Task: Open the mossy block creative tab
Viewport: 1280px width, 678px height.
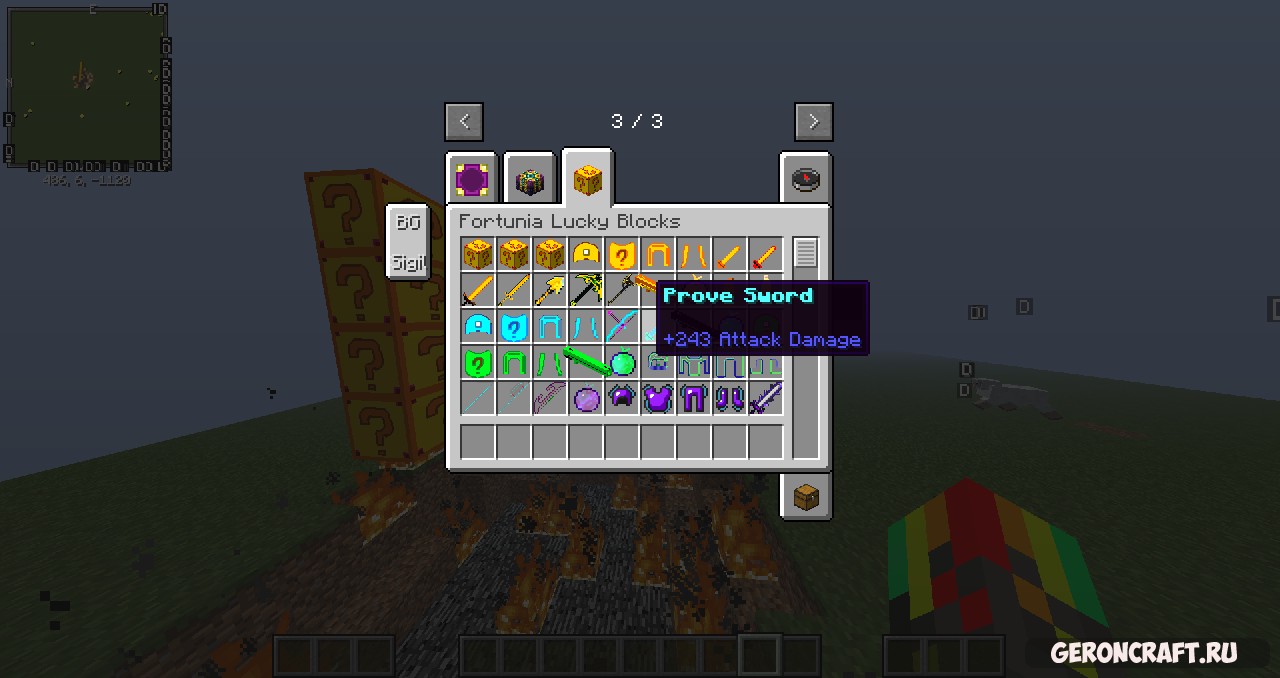Action: 529,180
